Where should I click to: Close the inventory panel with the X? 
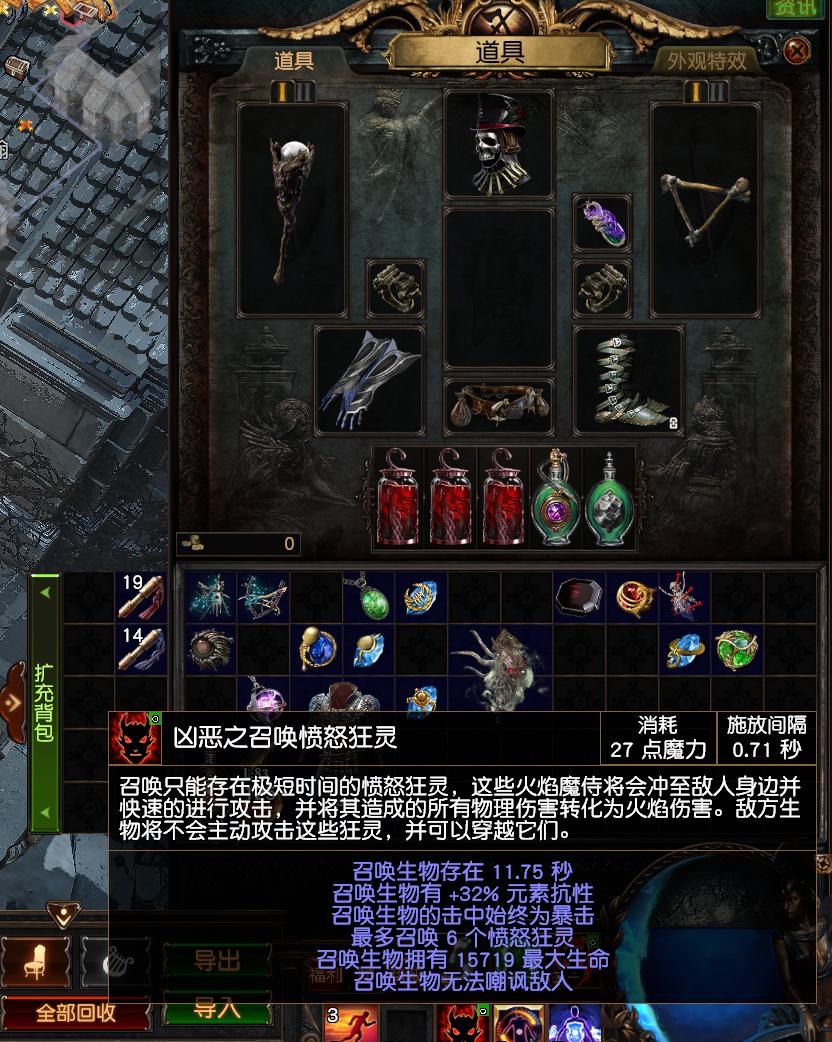(x=796, y=51)
